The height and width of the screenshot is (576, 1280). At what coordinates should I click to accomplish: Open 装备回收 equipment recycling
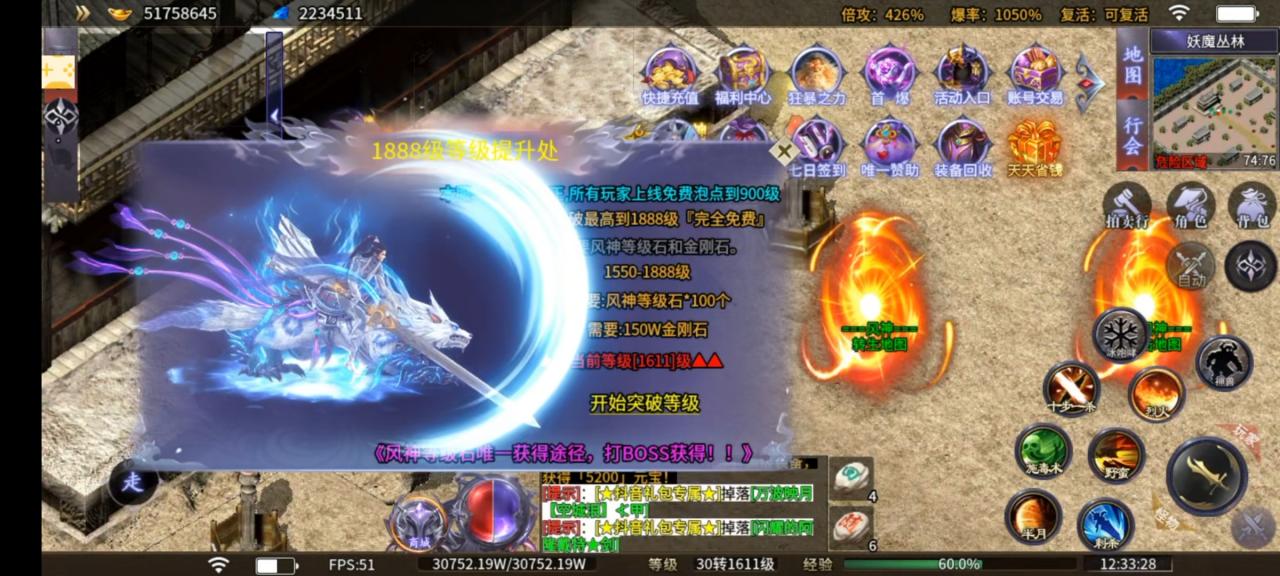coord(964,146)
